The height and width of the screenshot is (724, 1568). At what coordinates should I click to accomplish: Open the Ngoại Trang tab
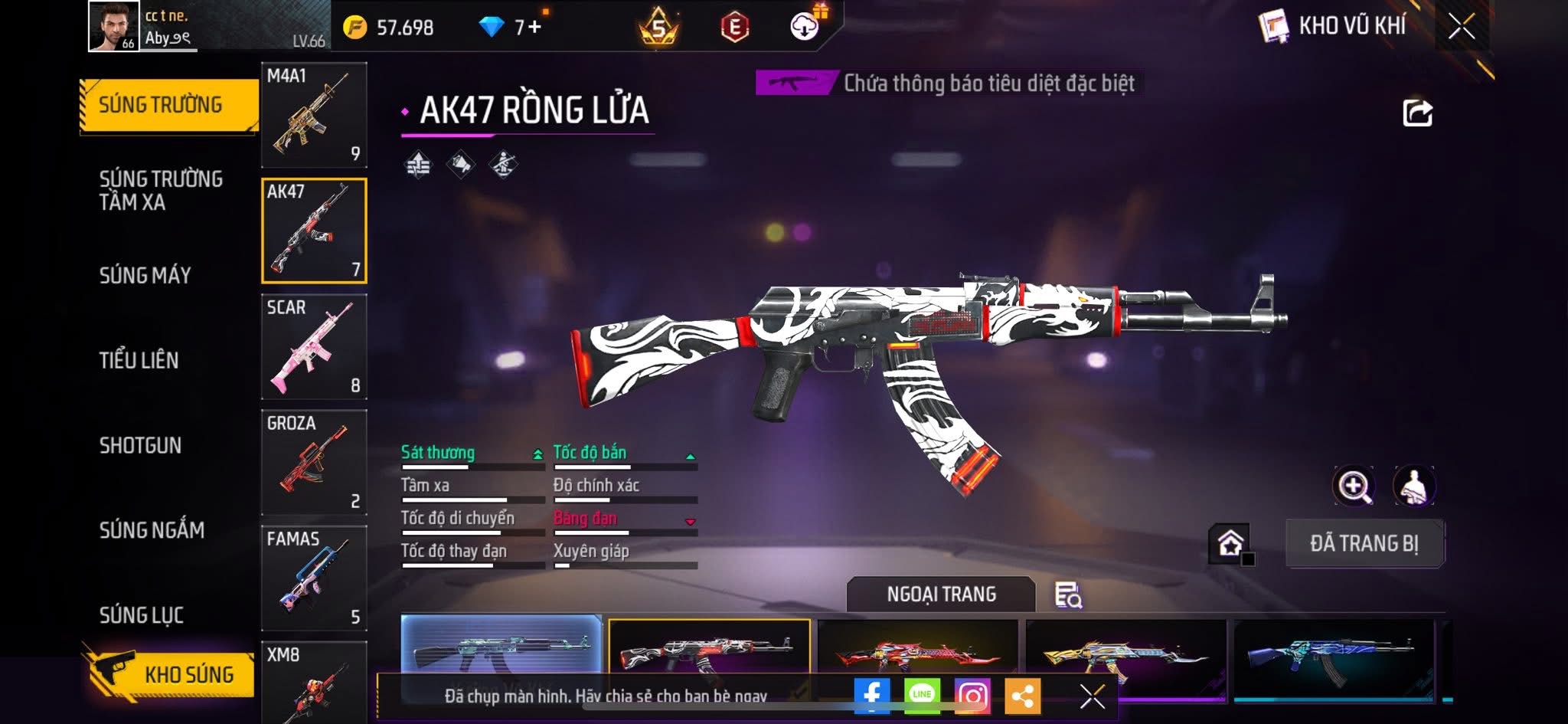[x=941, y=595]
